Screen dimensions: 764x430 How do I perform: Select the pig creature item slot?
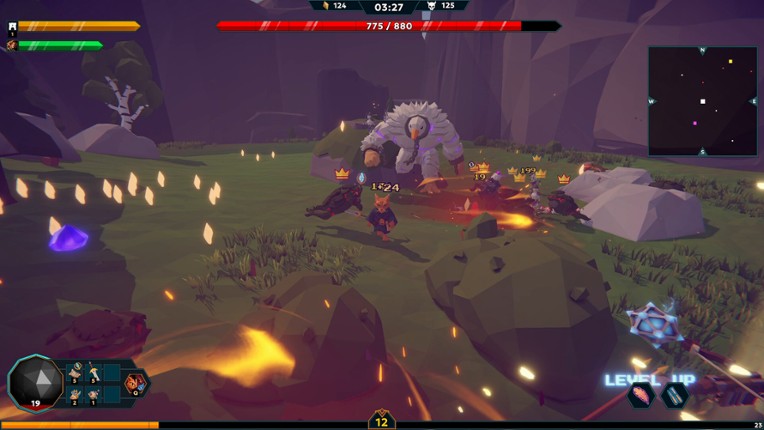(x=93, y=394)
